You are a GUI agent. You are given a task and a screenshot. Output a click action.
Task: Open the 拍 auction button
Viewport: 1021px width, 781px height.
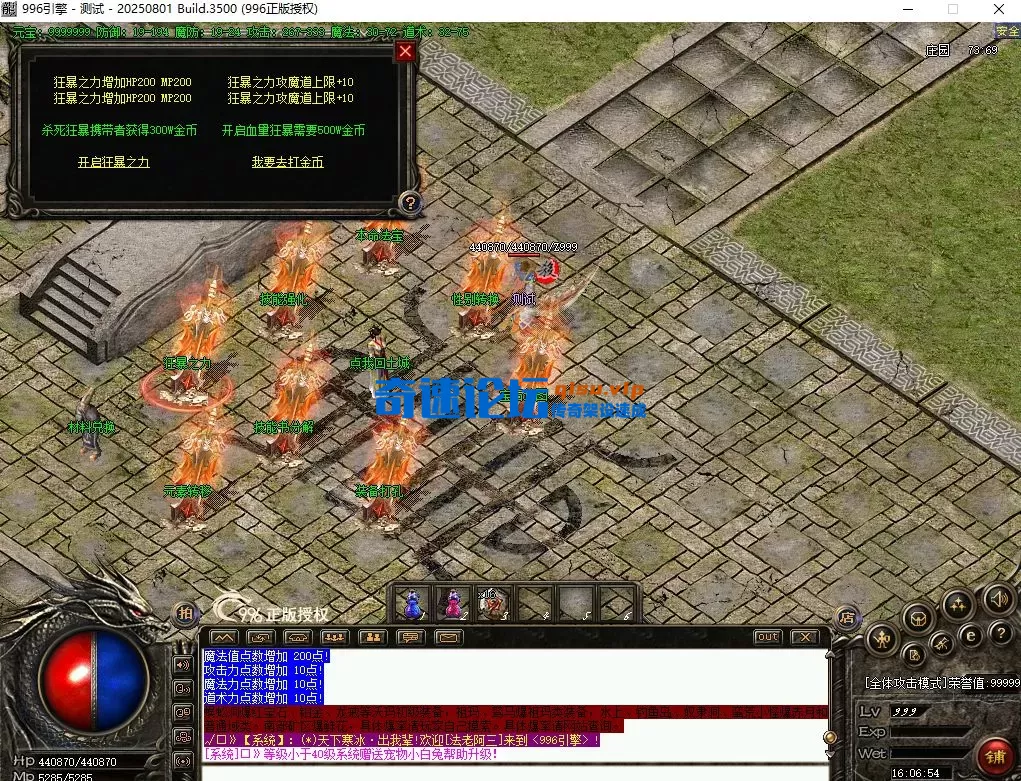185,613
